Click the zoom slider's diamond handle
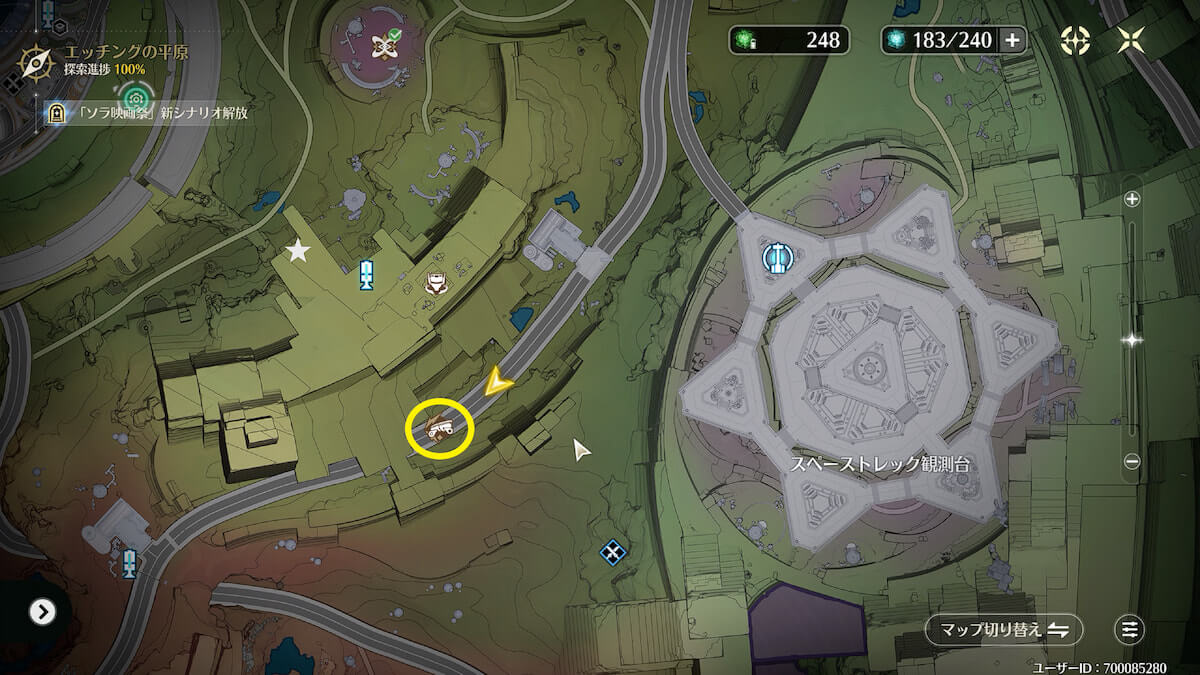 [x=1132, y=340]
